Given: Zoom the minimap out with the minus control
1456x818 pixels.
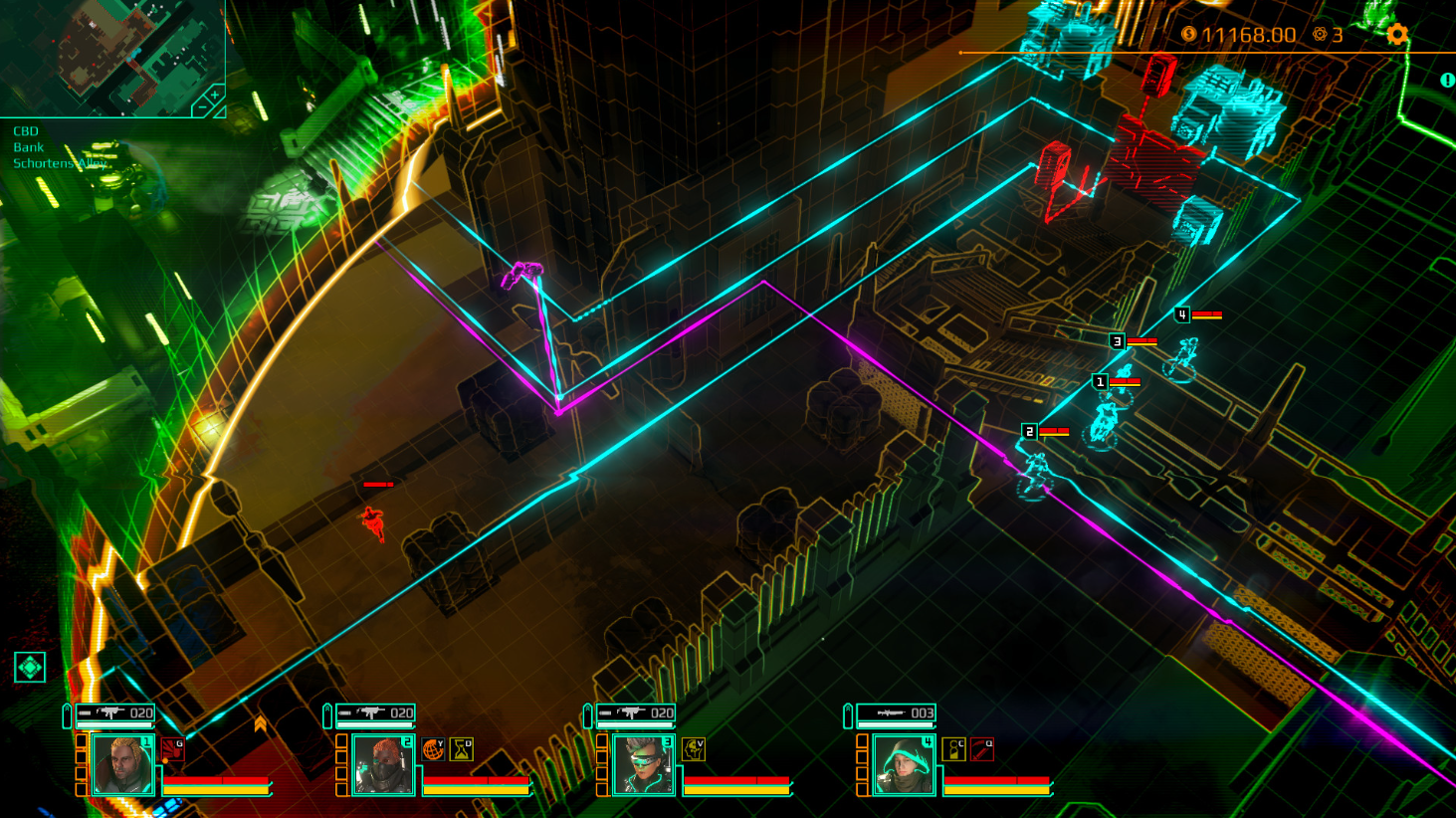Looking at the screenshot, I should (203, 106).
